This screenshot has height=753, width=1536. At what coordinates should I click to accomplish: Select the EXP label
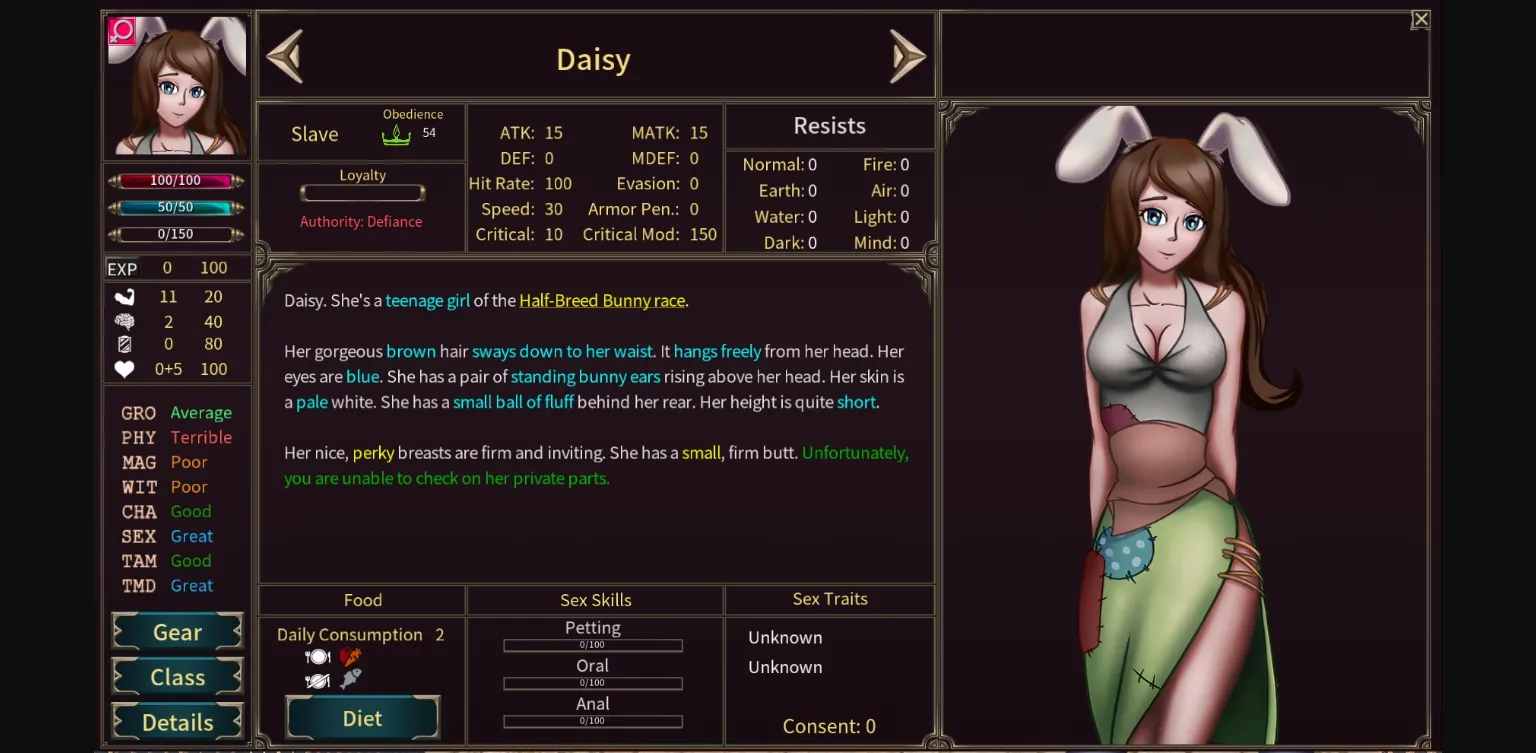click(124, 267)
